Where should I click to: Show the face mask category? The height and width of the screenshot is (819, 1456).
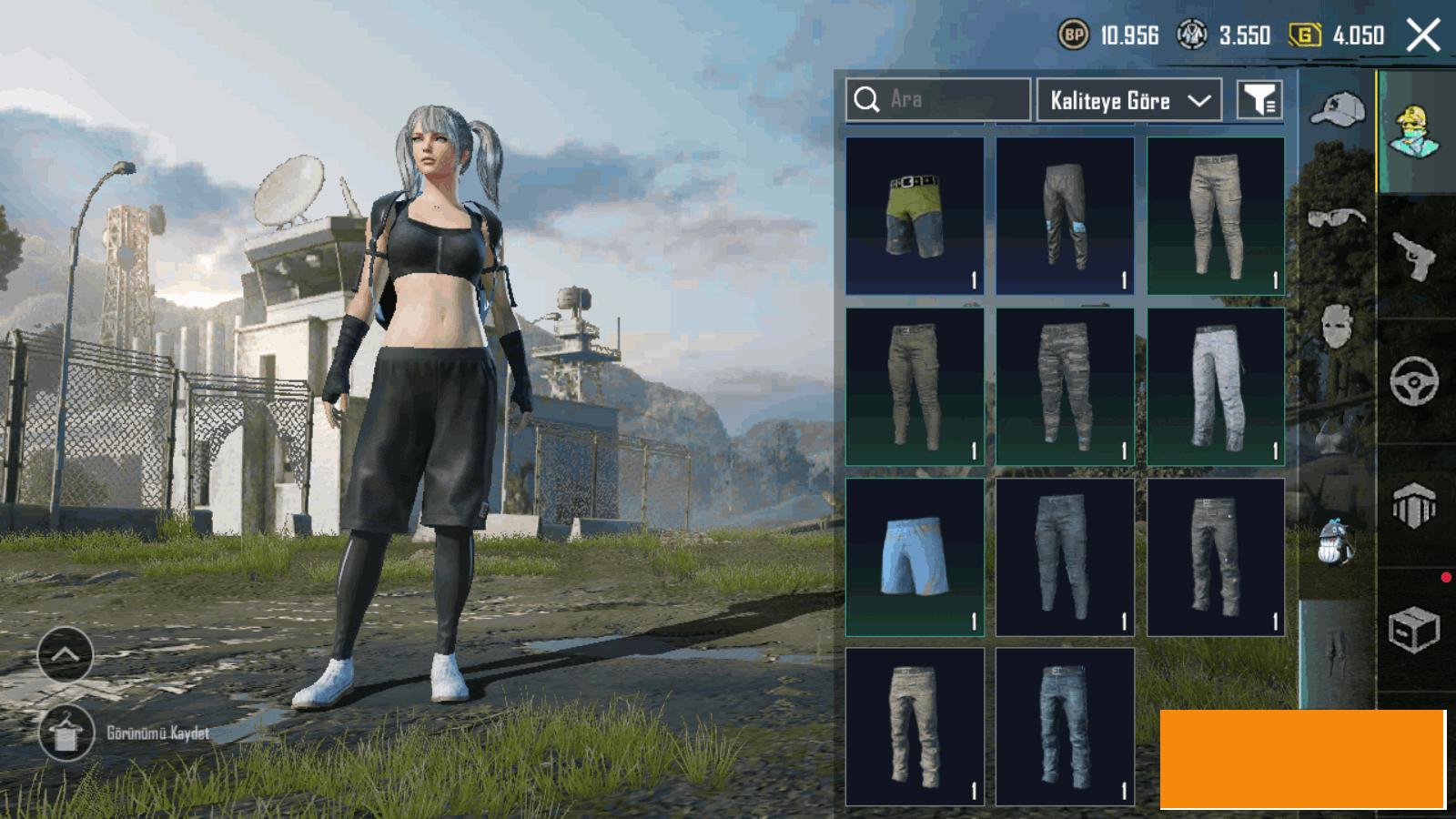(x=1337, y=325)
